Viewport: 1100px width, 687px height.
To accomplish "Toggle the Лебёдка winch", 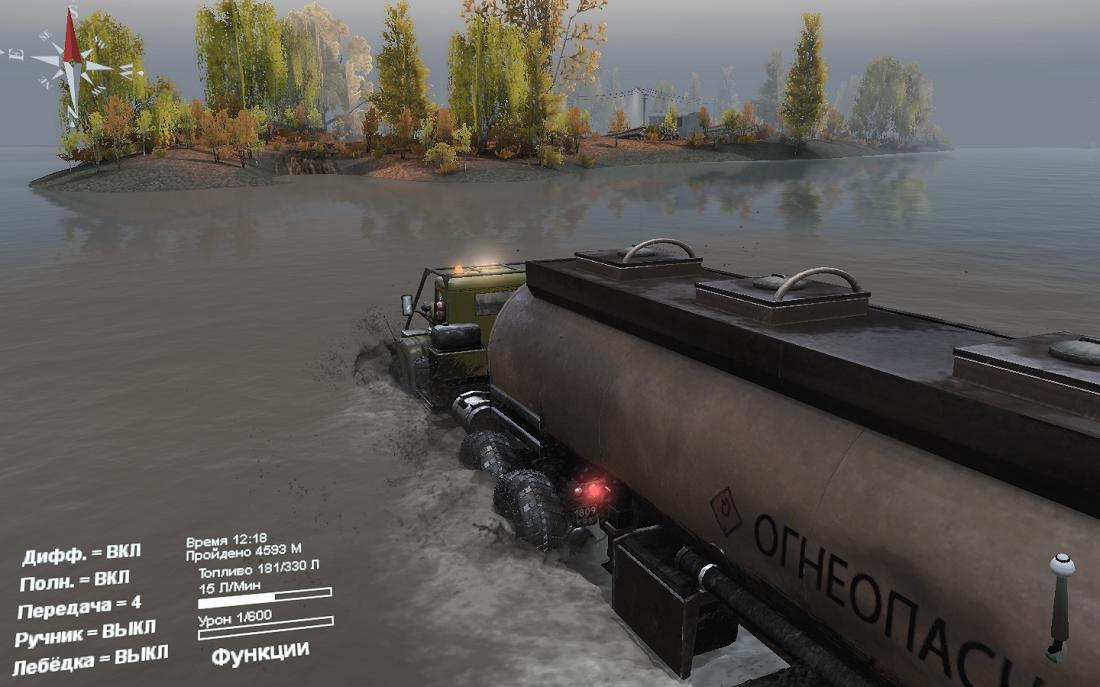I will coord(90,660).
